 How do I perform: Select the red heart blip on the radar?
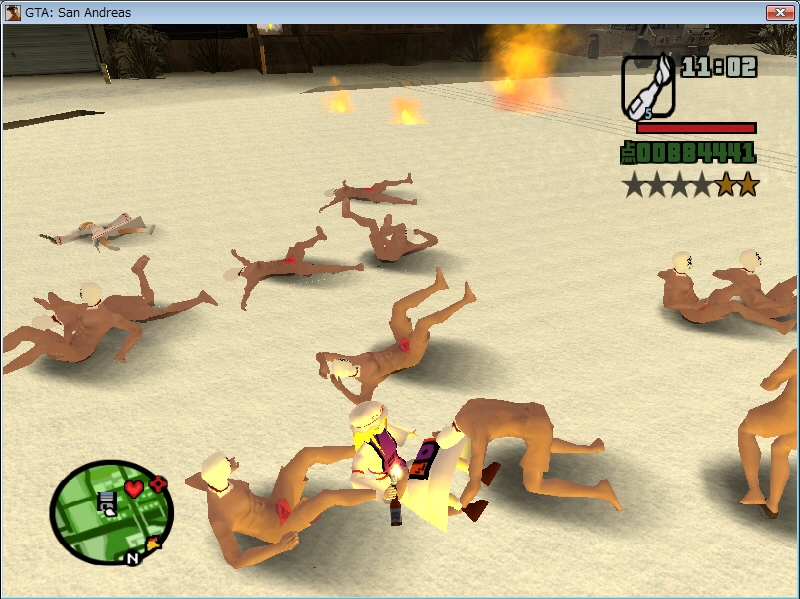pos(133,489)
